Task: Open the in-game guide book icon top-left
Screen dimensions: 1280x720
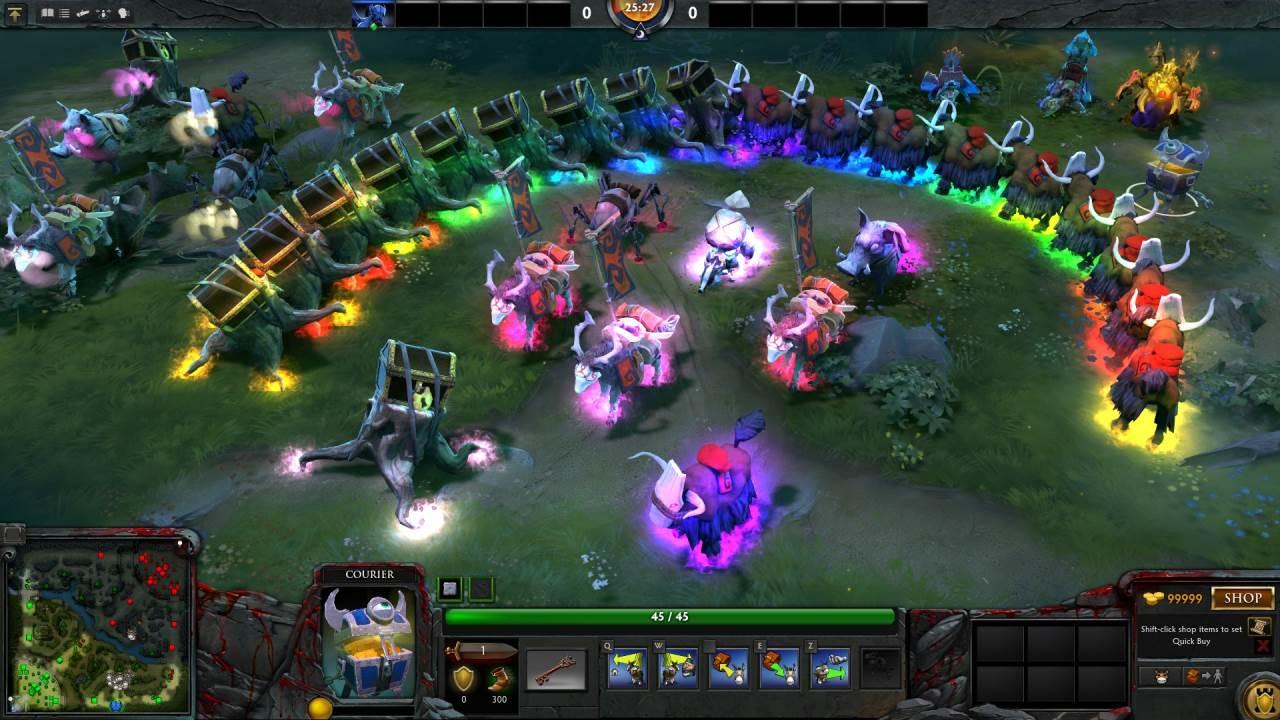Action: click(x=47, y=12)
